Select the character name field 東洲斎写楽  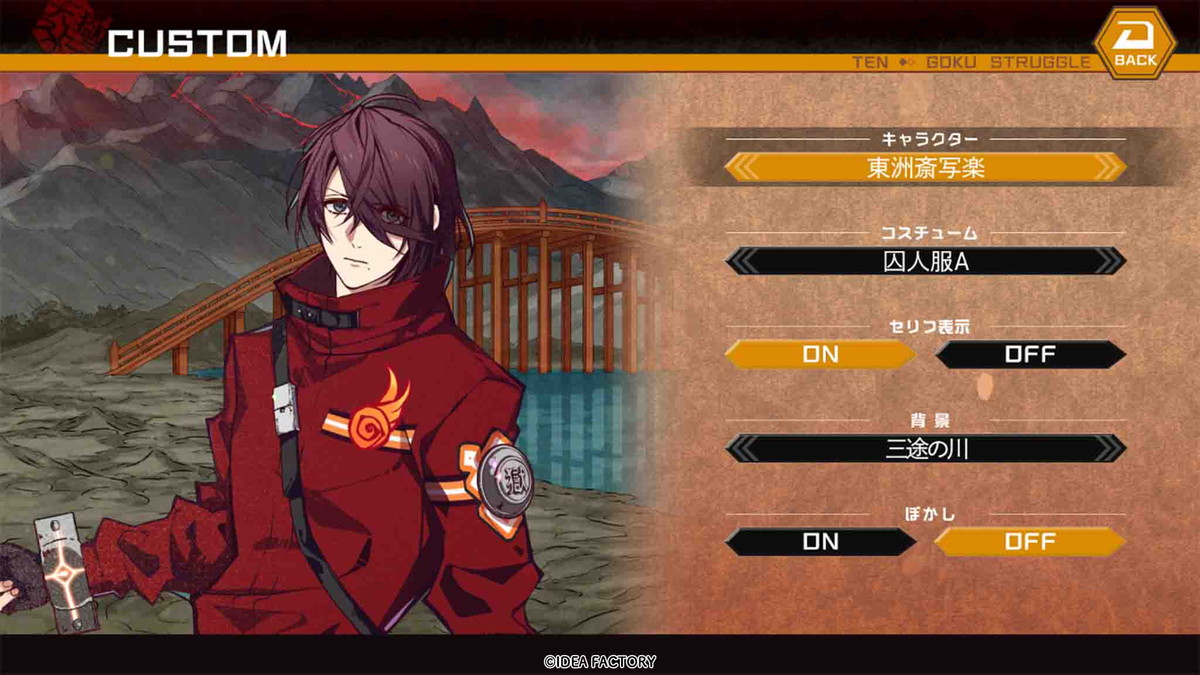(x=925, y=167)
